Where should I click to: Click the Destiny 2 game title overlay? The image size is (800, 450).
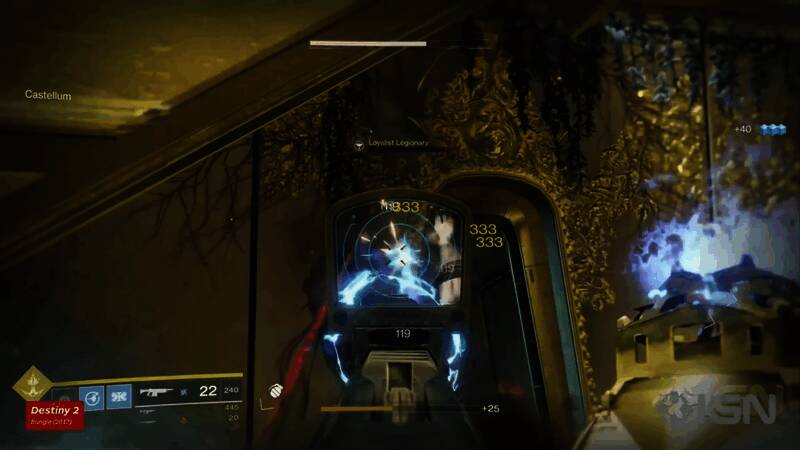tap(55, 414)
